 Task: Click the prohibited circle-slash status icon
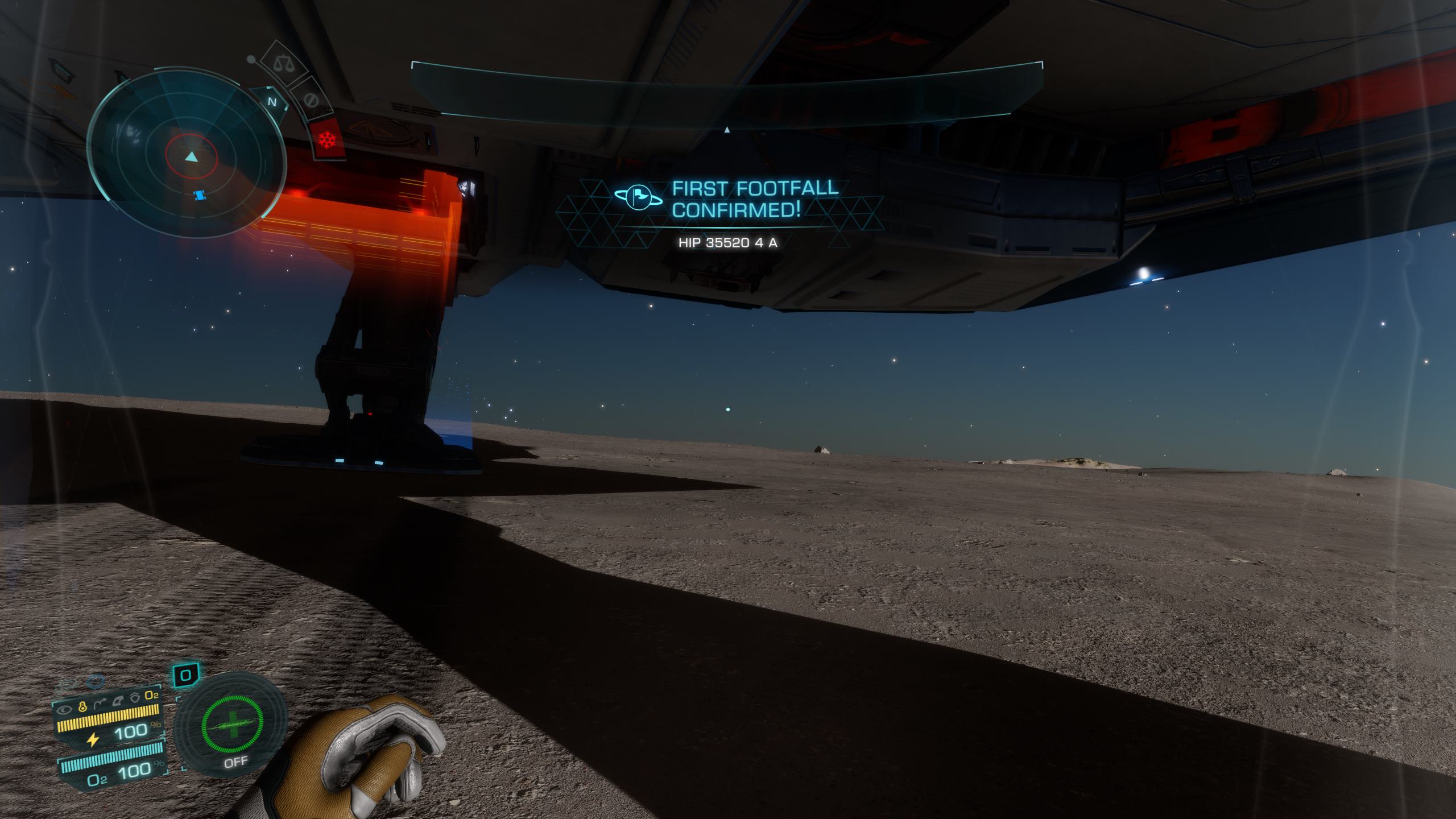[x=309, y=100]
